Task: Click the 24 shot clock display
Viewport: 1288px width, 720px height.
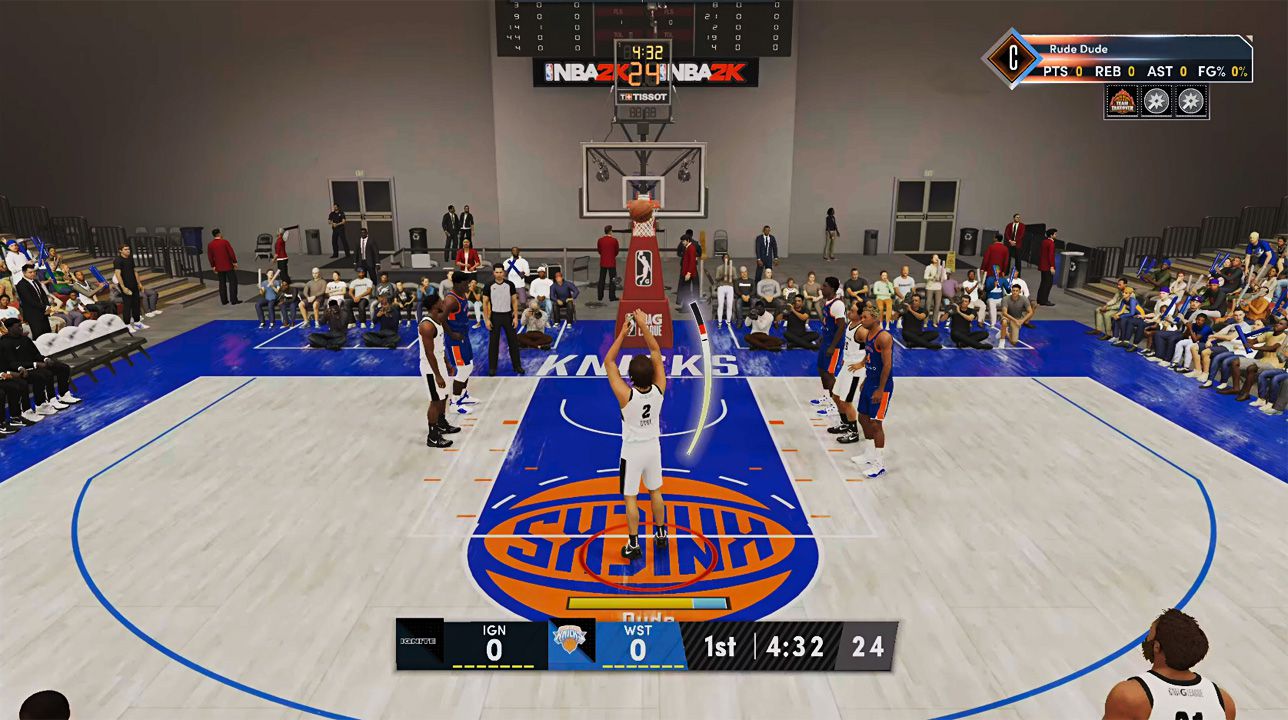Action: coord(866,647)
